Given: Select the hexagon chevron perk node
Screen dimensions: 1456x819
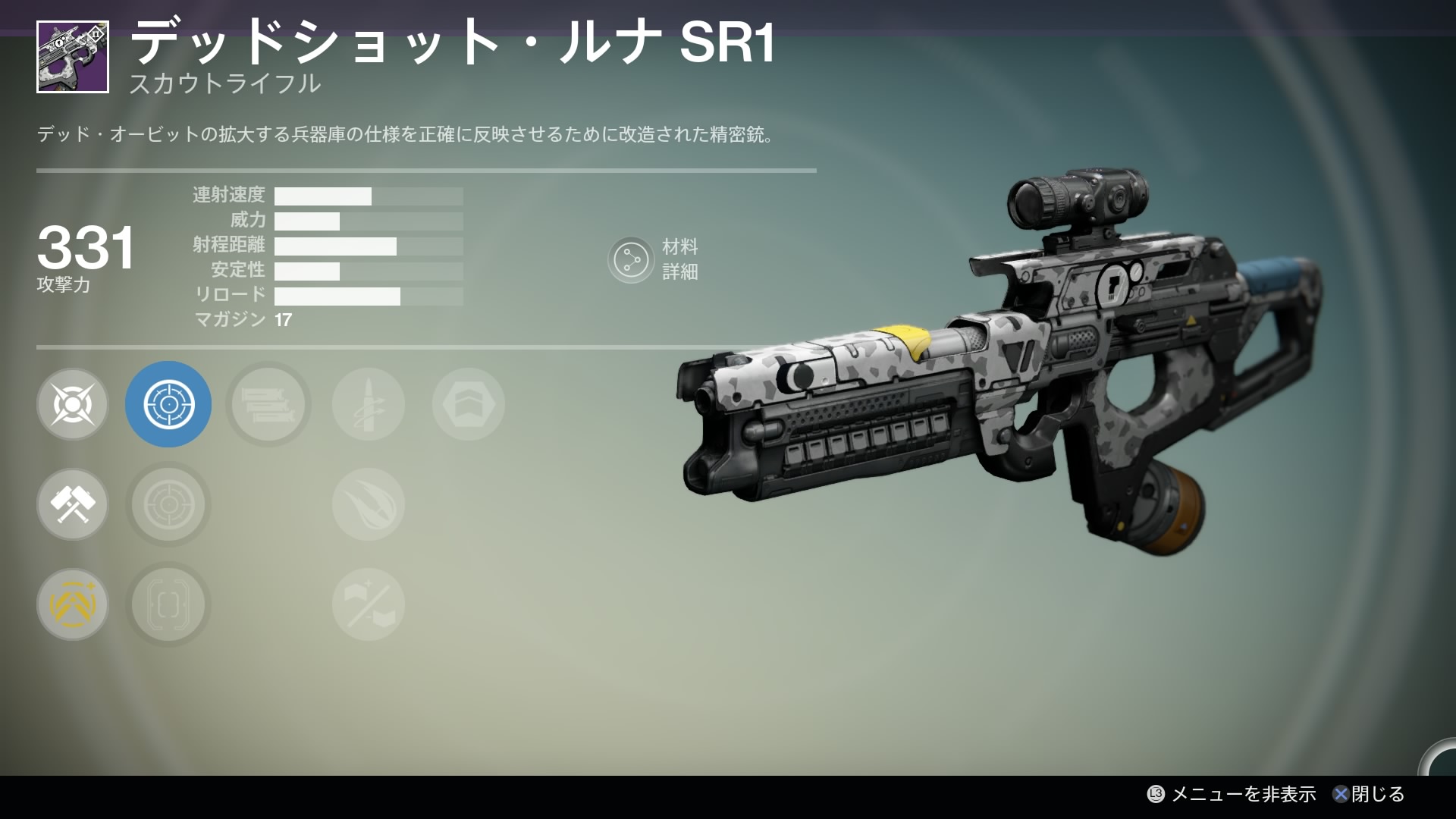Looking at the screenshot, I should pos(469,404).
